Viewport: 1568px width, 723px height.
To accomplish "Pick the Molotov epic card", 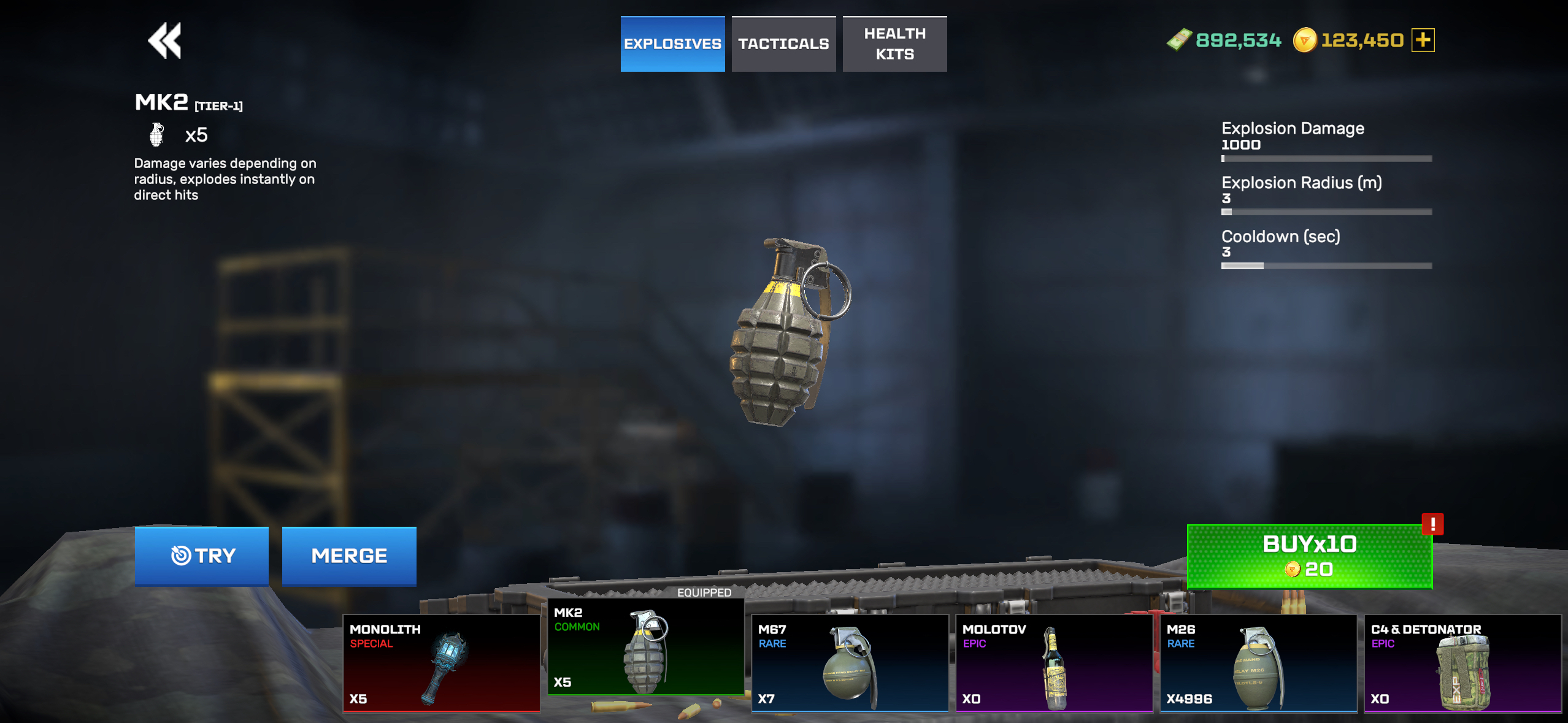I will pos(1054,663).
